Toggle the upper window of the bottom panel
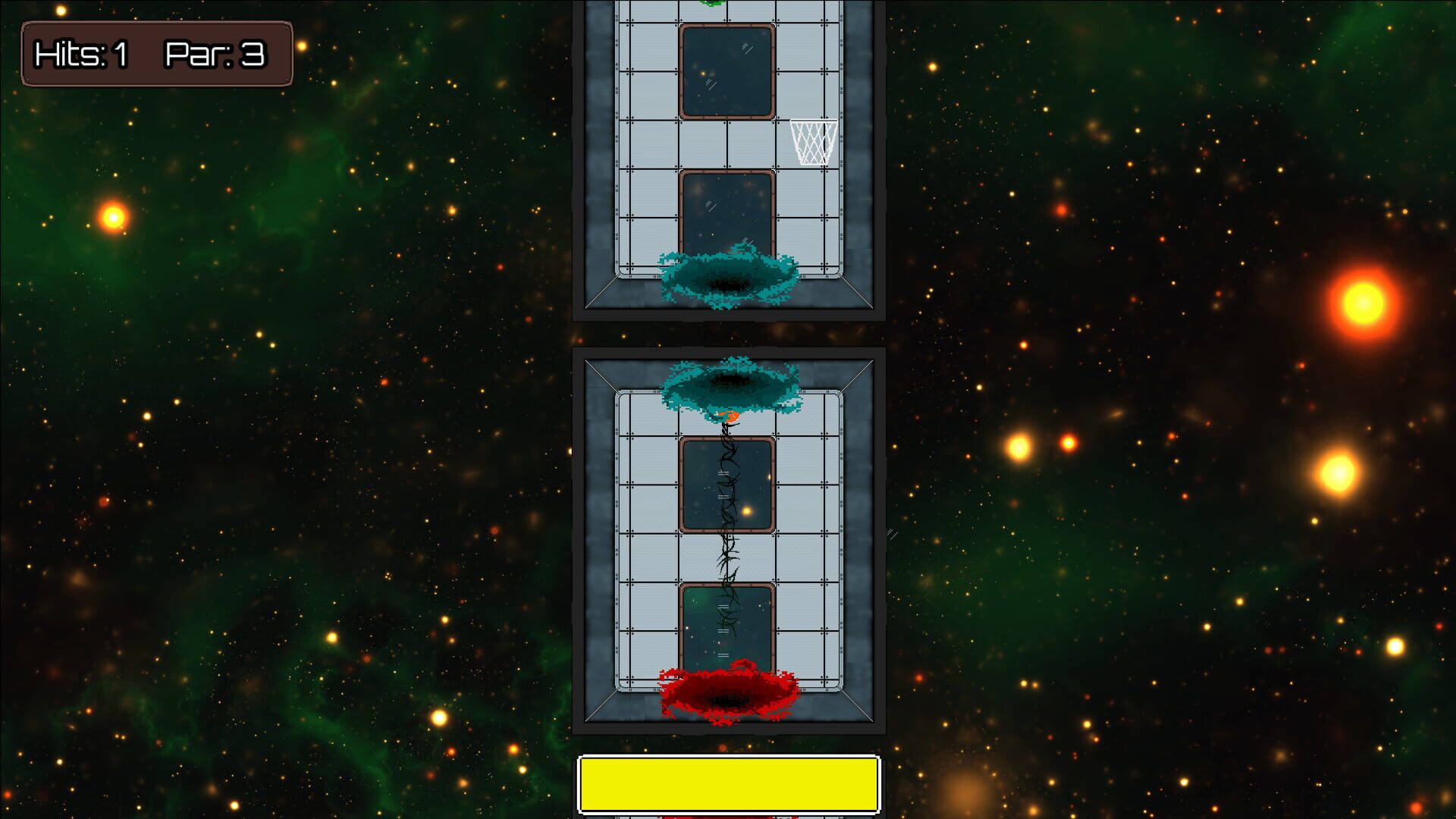Screen dimensions: 1456x819 pyautogui.click(x=728, y=485)
